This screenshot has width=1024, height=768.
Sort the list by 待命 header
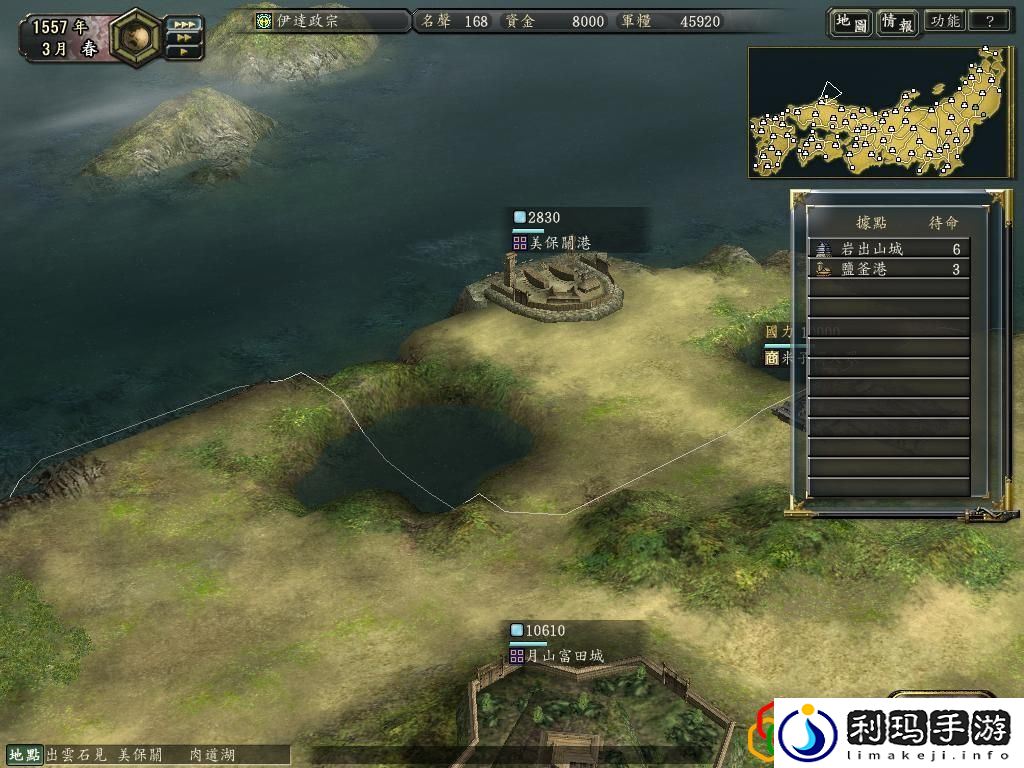coord(943,222)
